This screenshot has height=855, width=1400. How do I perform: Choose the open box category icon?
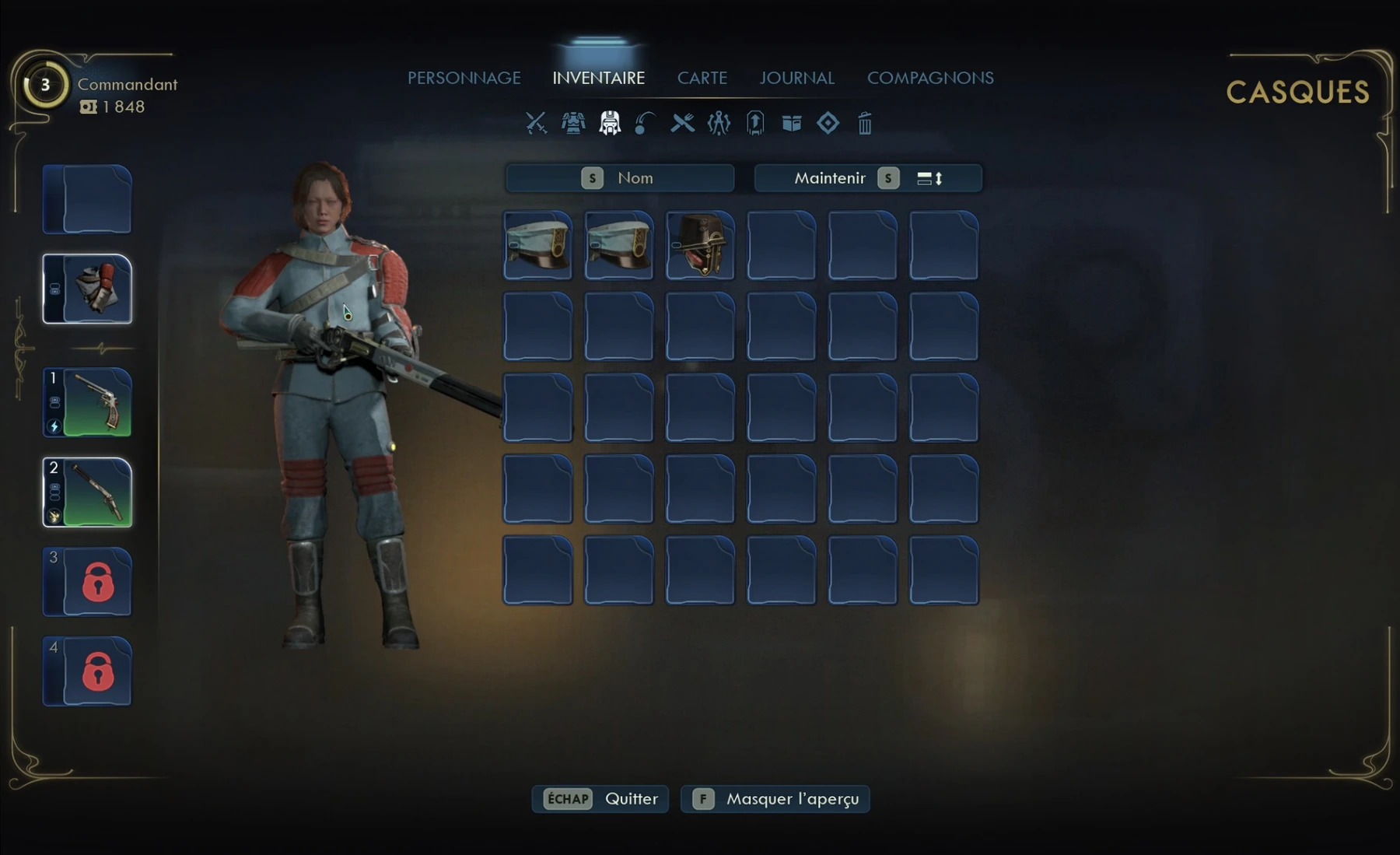pyautogui.click(x=792, y=123)
